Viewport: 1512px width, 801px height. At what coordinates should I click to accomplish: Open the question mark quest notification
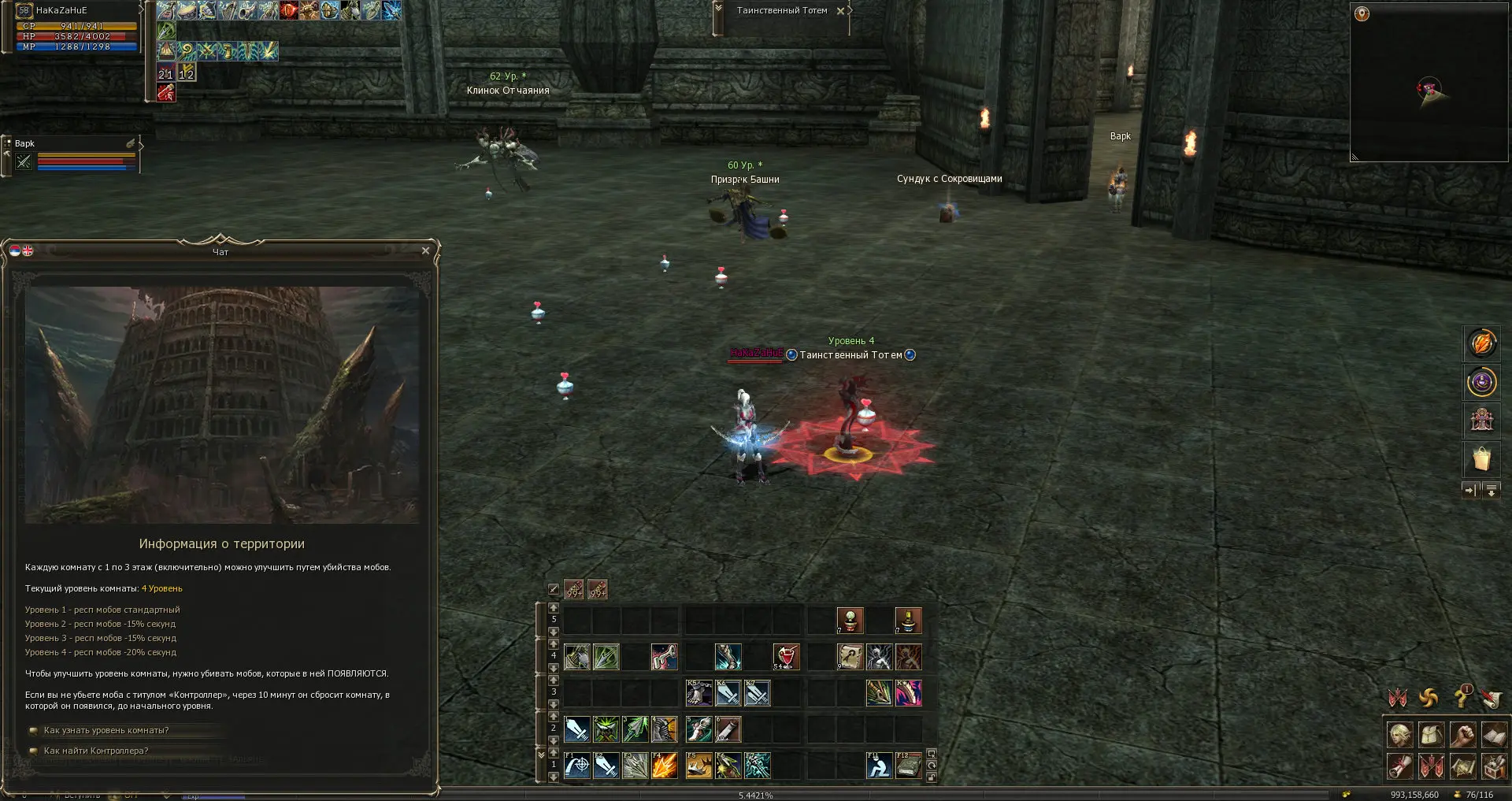(1462, 697)
